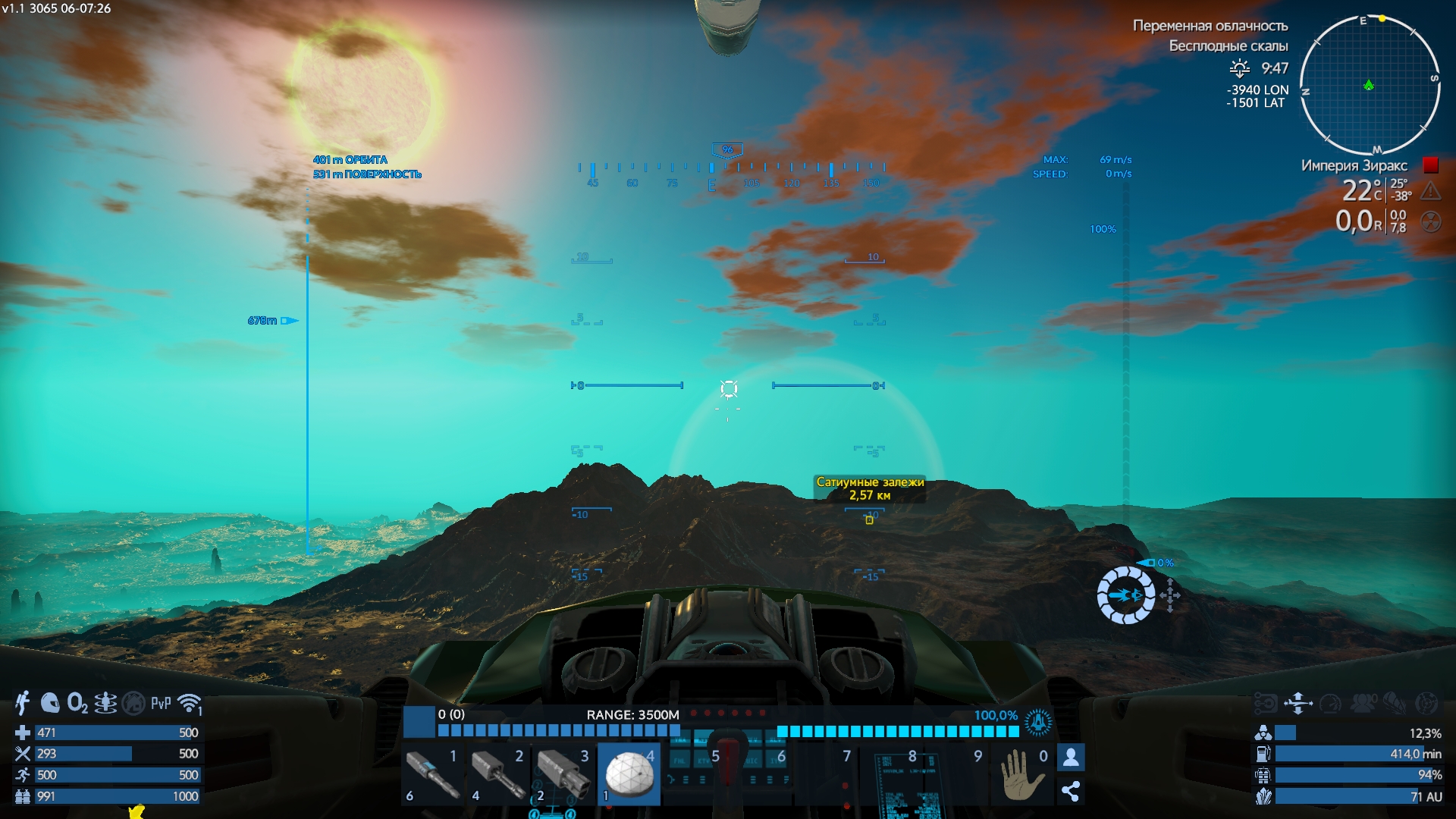Click the share icon beside the hotbar
Image resolution: width=1456 pixels, height=819 pixels.
[1071, 792]
